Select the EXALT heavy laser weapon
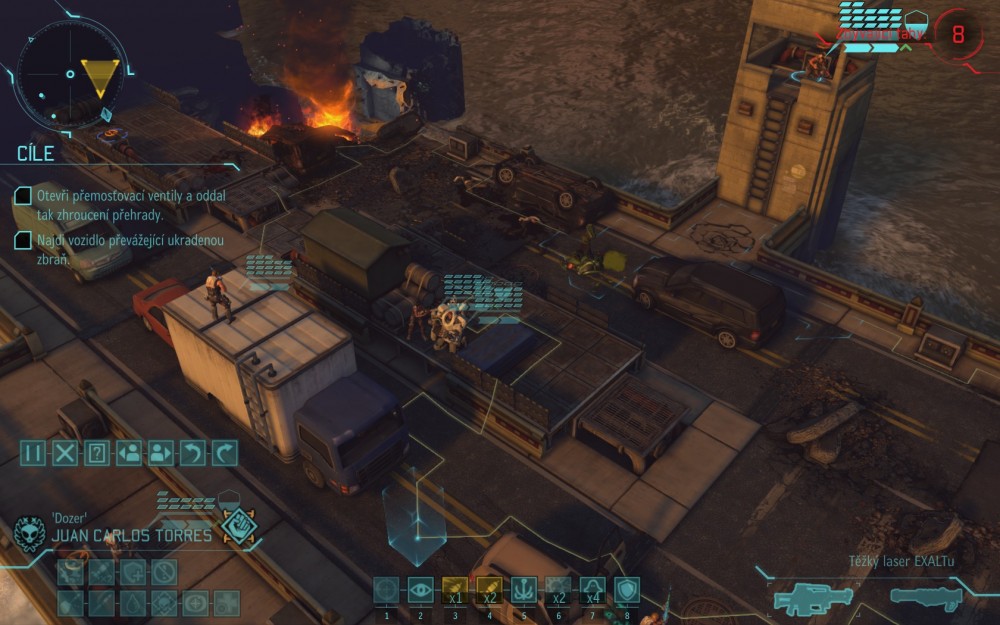This screenshot has height=625, width=1000. 814,599
